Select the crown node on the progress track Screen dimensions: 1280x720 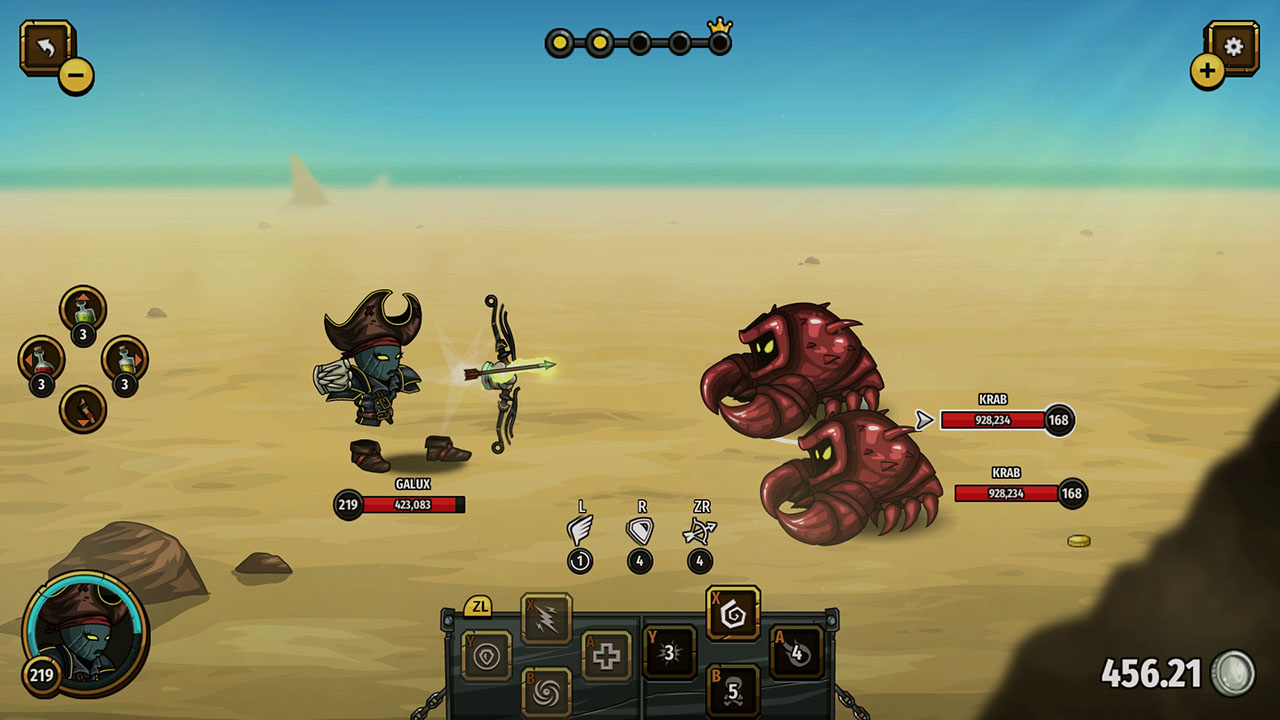tap(719, 42)
